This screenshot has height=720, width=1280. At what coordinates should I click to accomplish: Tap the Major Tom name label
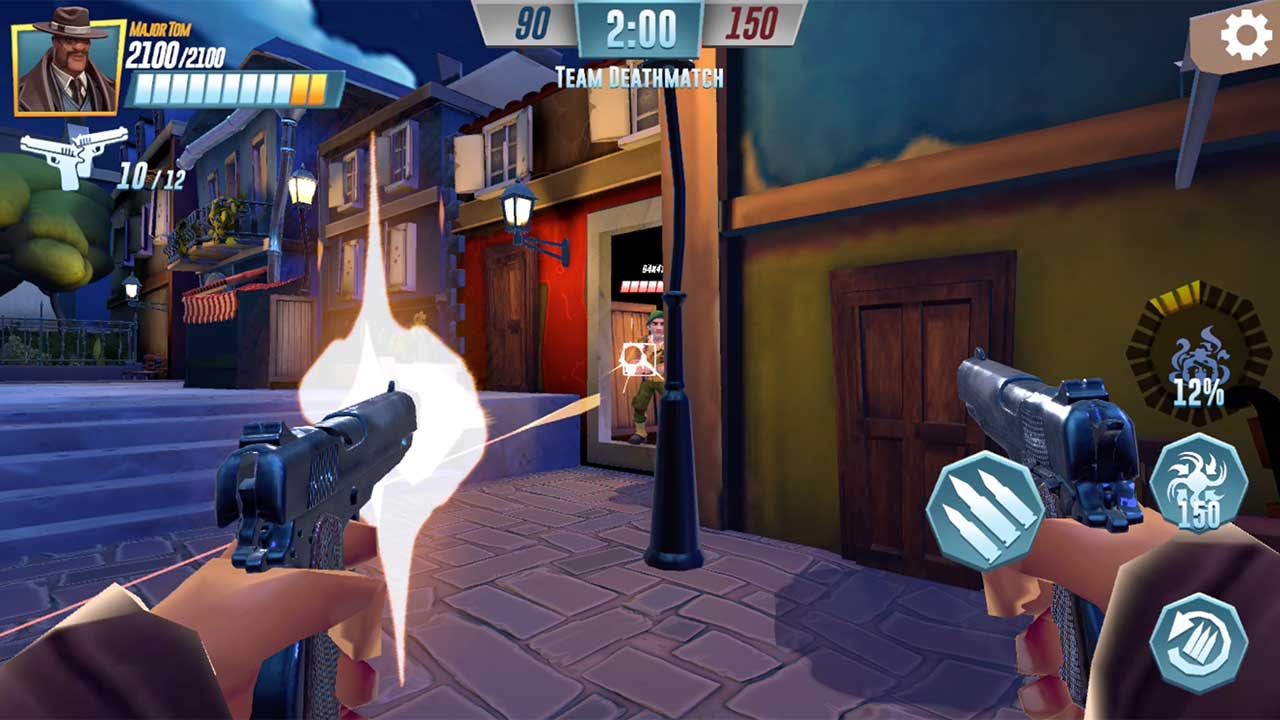(x=161, y=29)
